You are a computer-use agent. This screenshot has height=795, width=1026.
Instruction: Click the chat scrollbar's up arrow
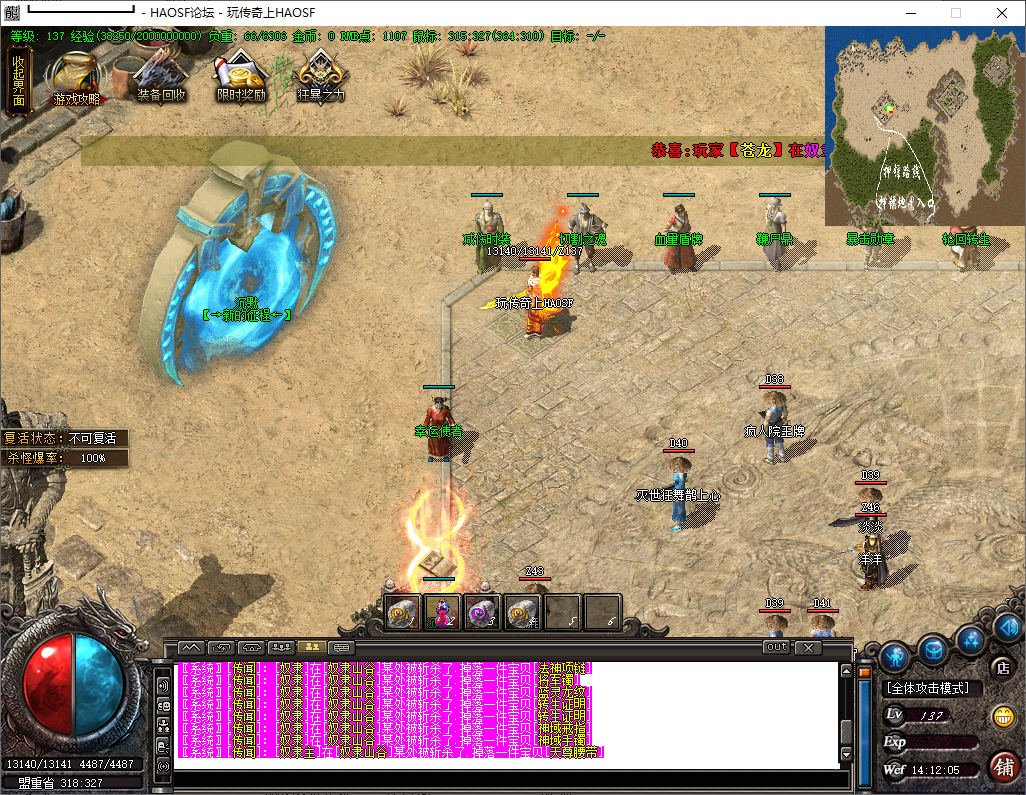click(846, 670)
